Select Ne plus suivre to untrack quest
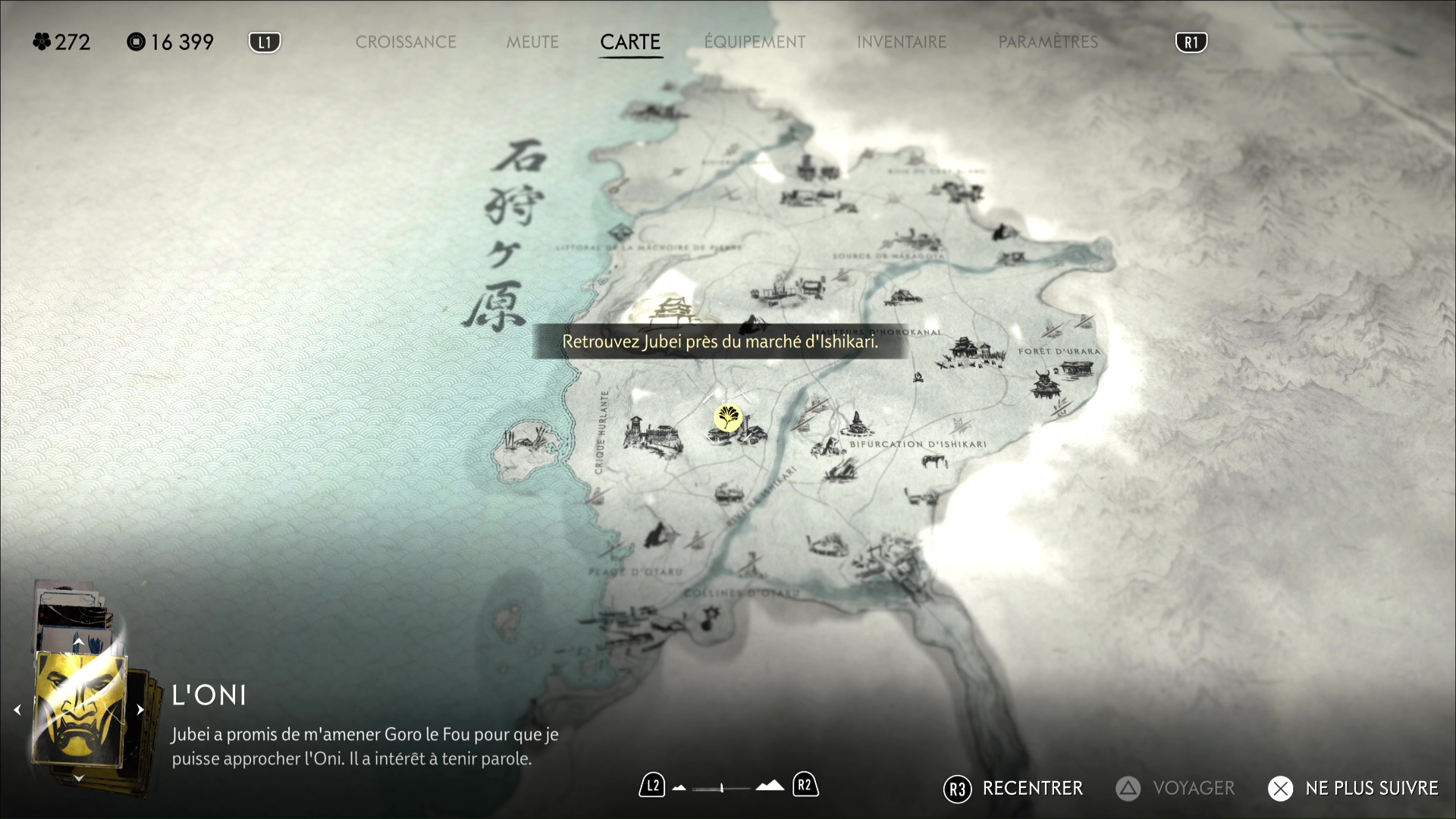Screen dimensions: 1456x819 tap(1354, 789)
